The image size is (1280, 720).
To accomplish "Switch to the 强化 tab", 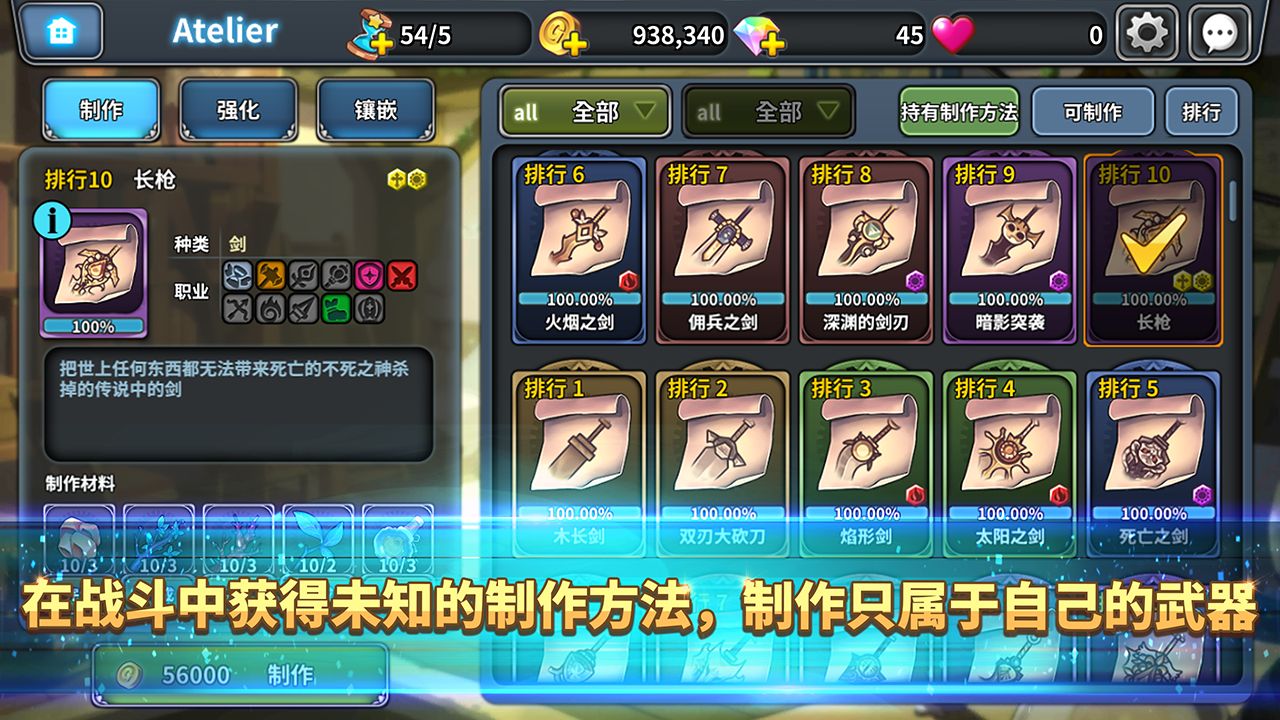I will pyautogui.click(x=238, y=111).
